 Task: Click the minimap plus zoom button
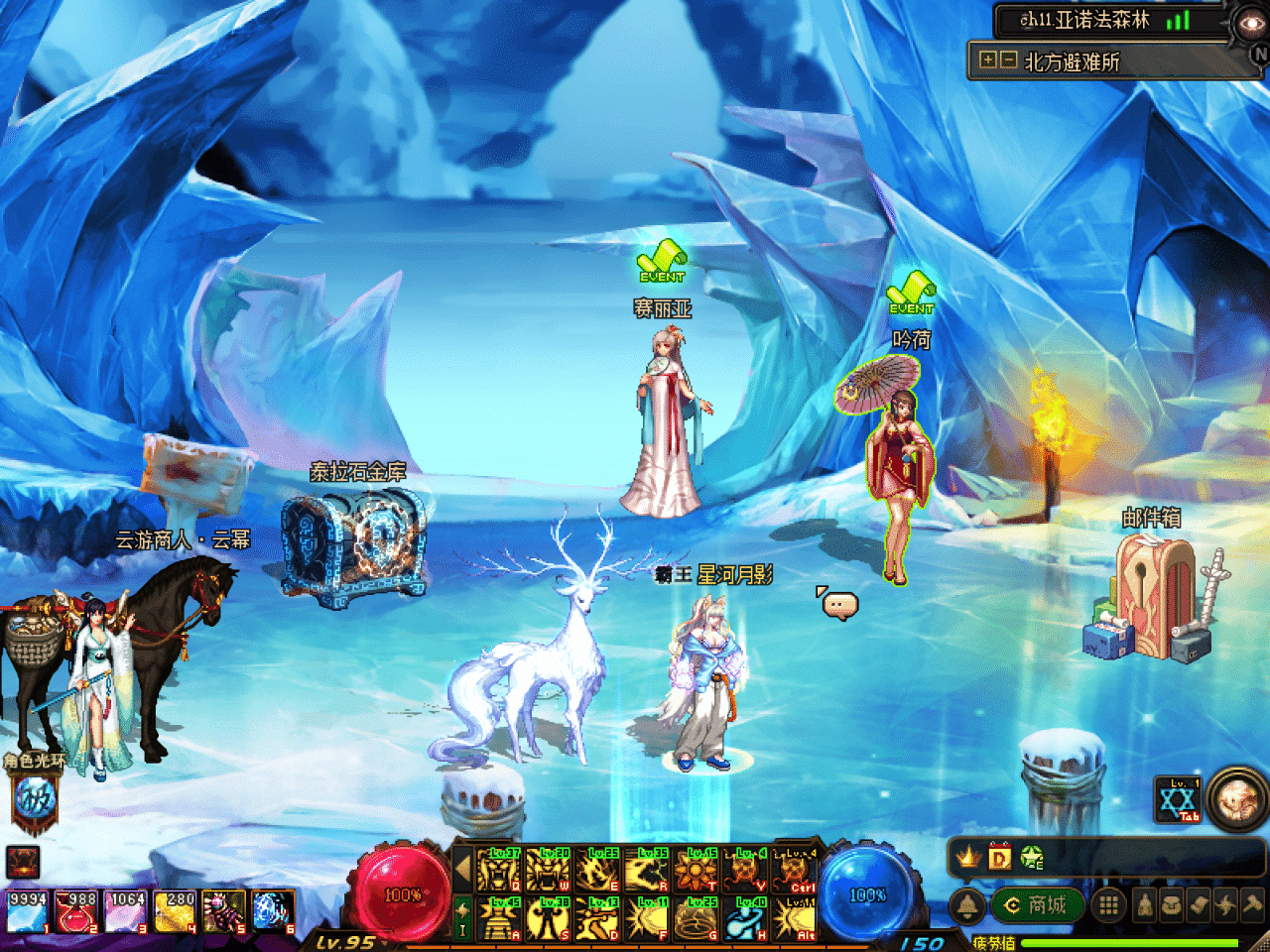click(987, 59)
